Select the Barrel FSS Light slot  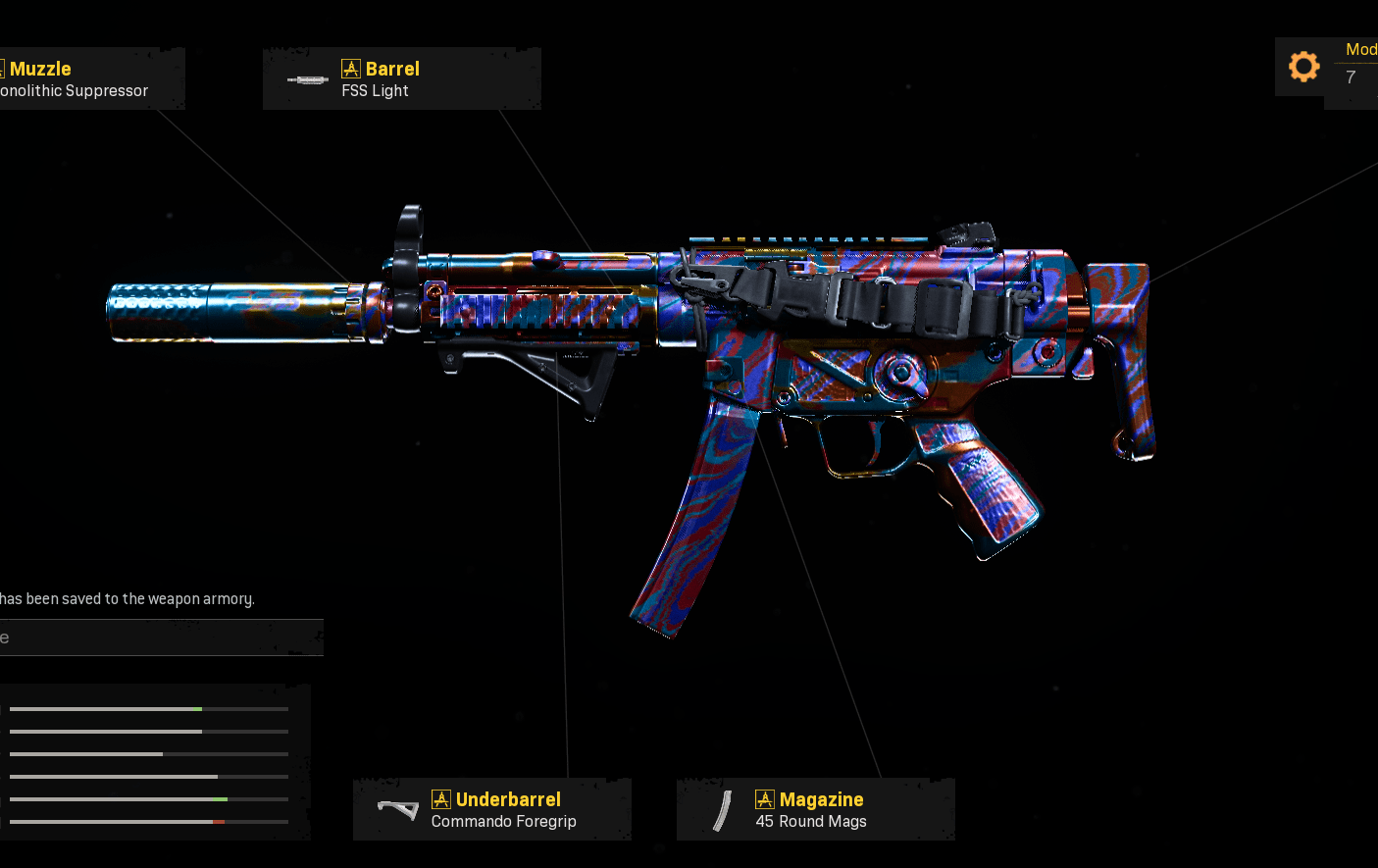[x=401, y=78]
